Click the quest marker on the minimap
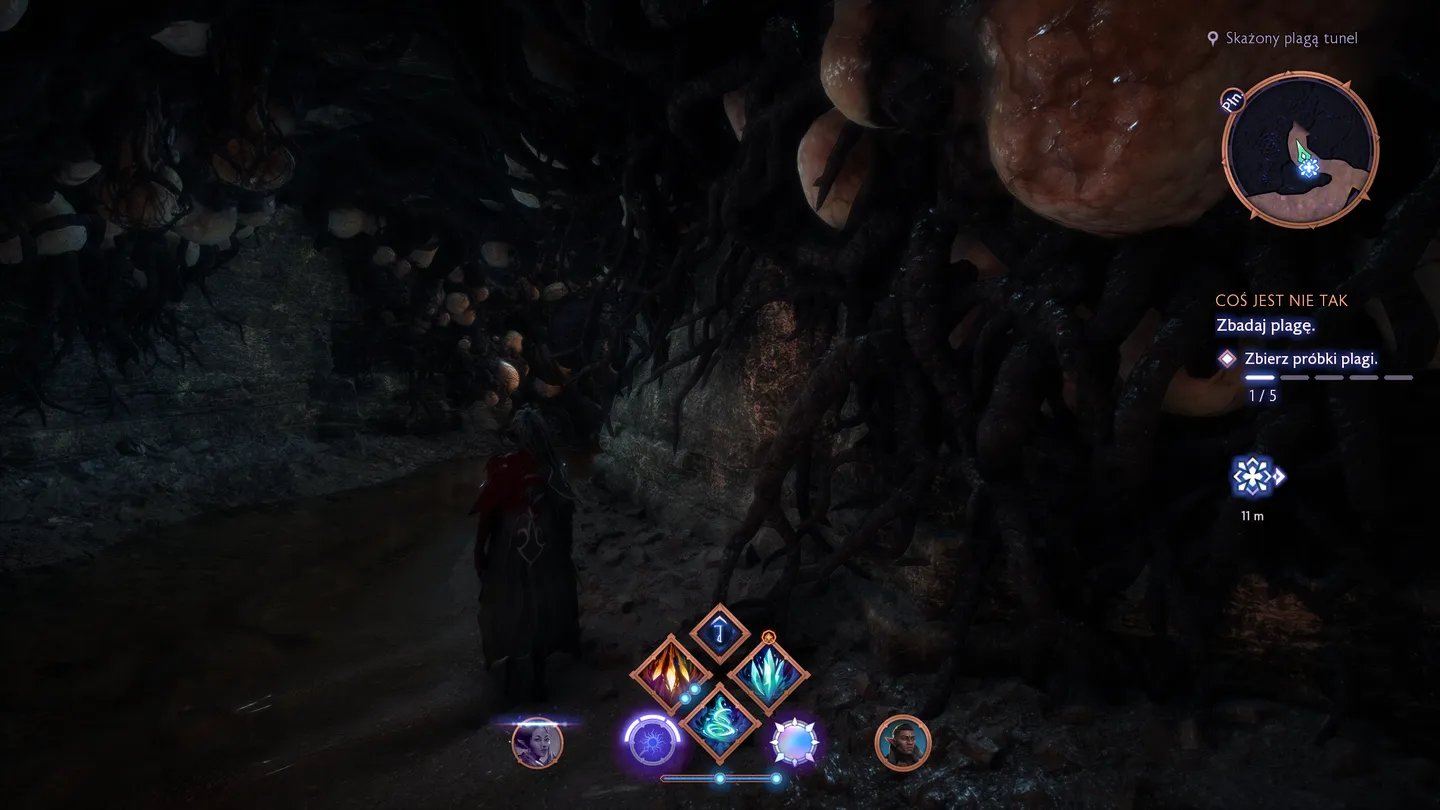 1308,168
